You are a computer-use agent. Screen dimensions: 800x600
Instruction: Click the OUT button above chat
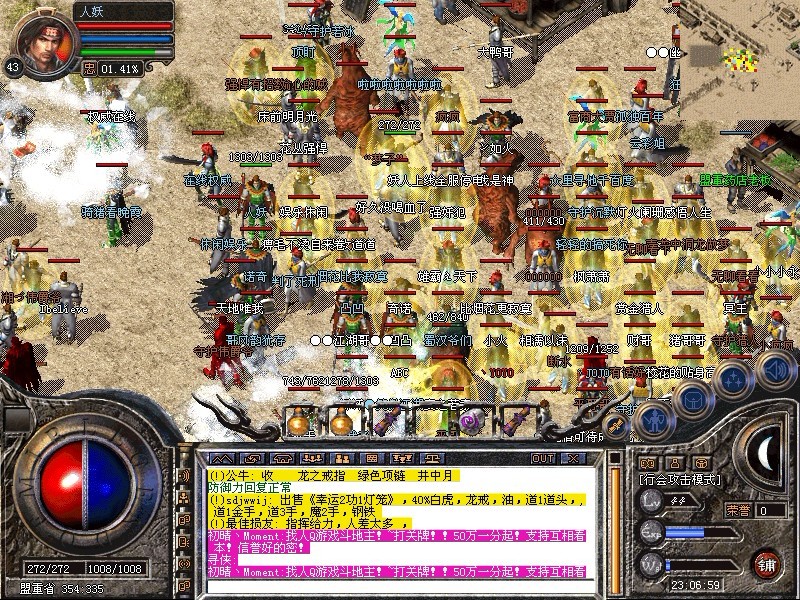pyautogui.click(x=543, y=458)
